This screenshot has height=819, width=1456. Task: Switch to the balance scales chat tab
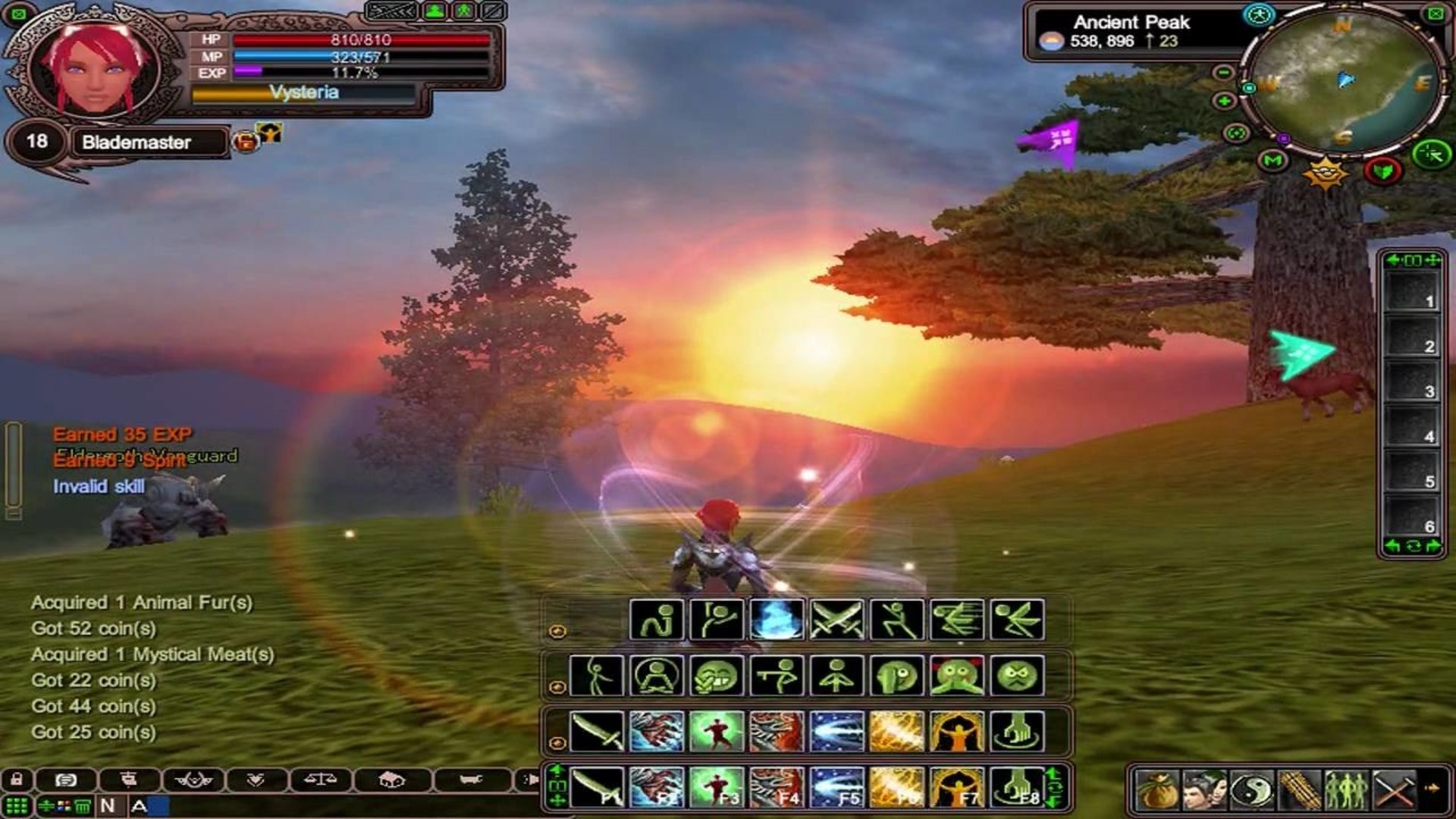pyautogui.click(x=319, y=779)
